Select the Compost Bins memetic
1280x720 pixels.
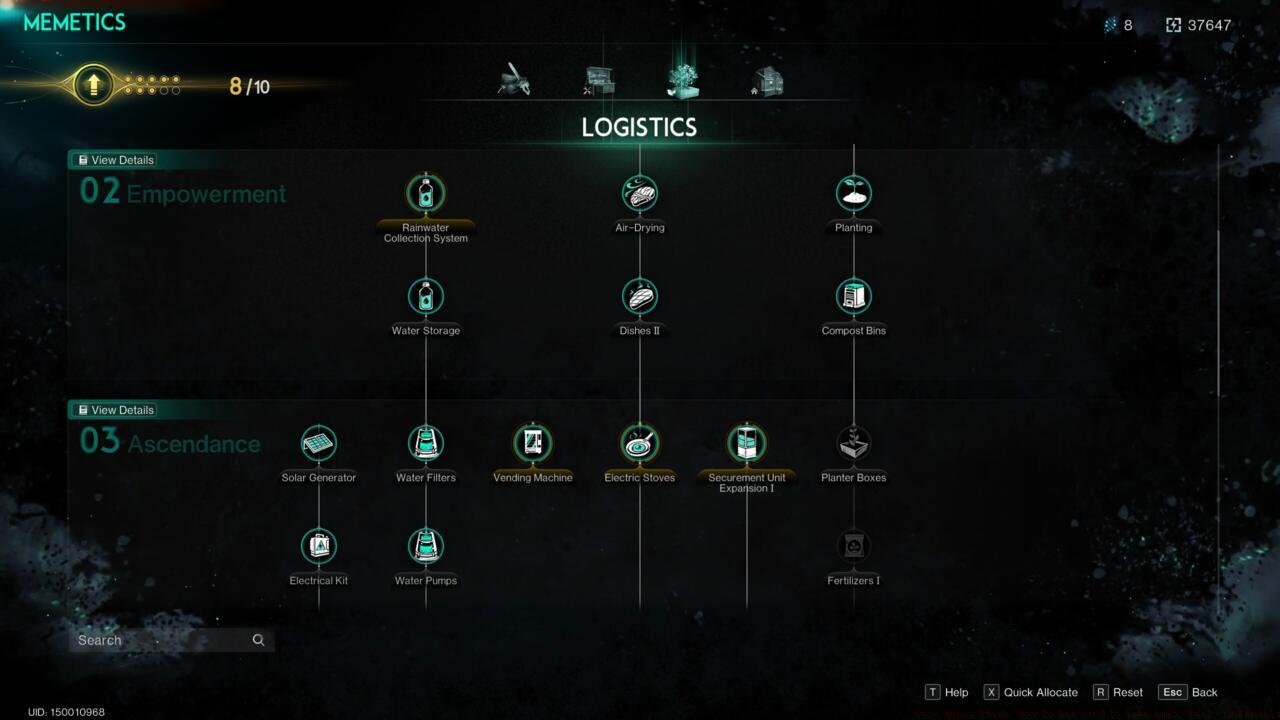tap(853, 296)
